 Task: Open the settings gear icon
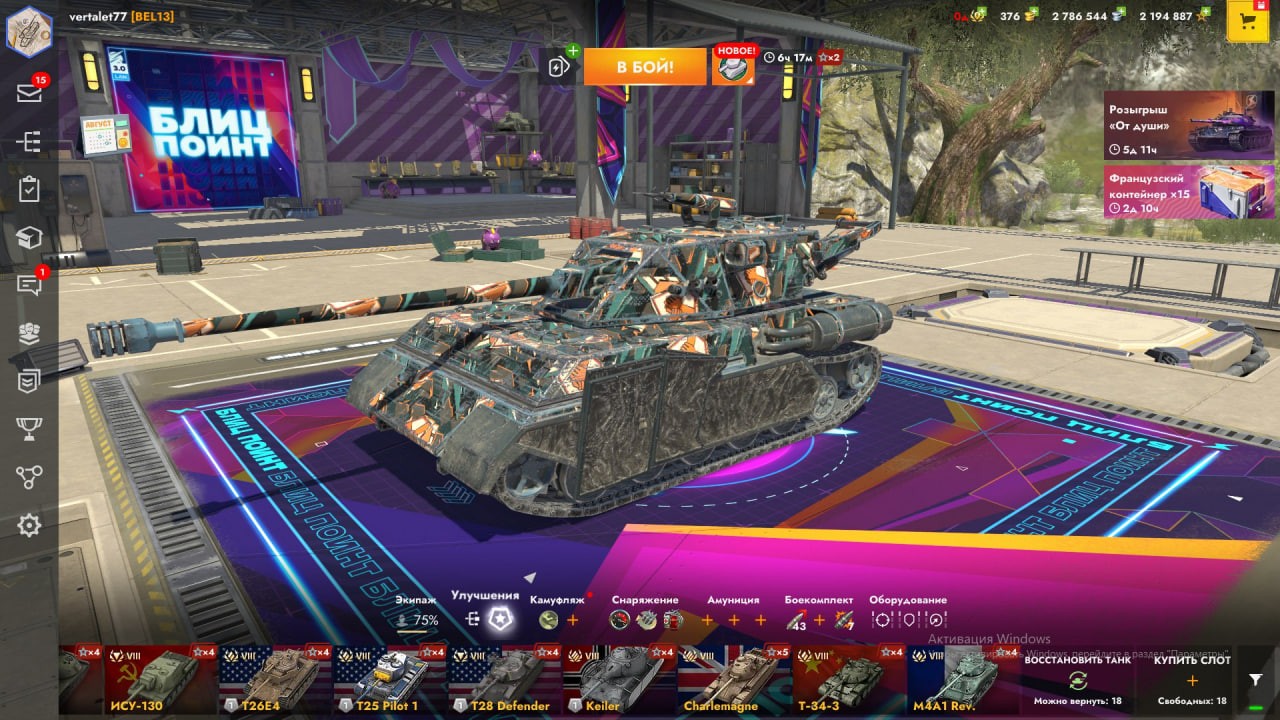29,525
